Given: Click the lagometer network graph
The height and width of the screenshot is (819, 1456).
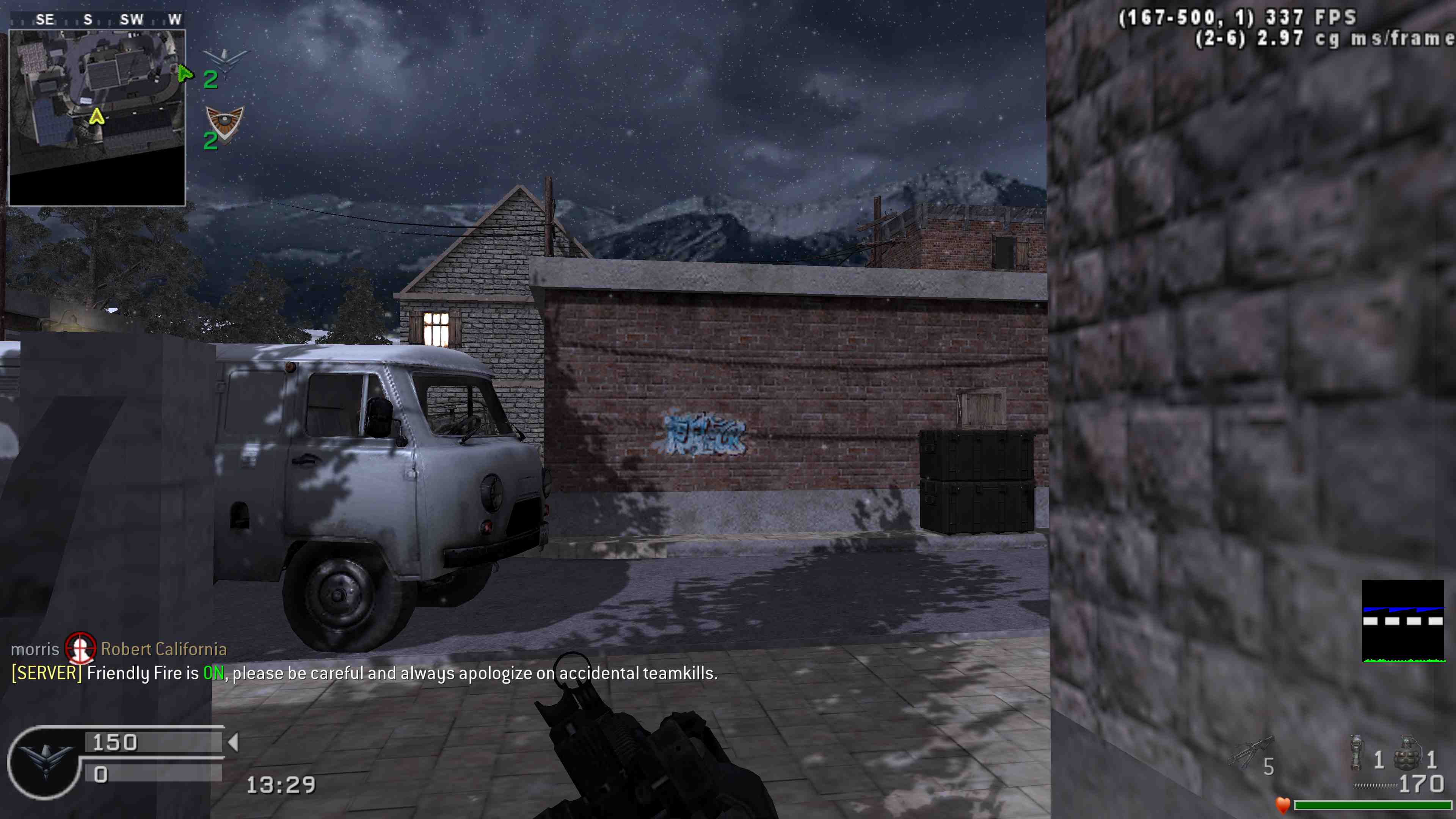Looking at the screenshot, I should pos(1403,621).
